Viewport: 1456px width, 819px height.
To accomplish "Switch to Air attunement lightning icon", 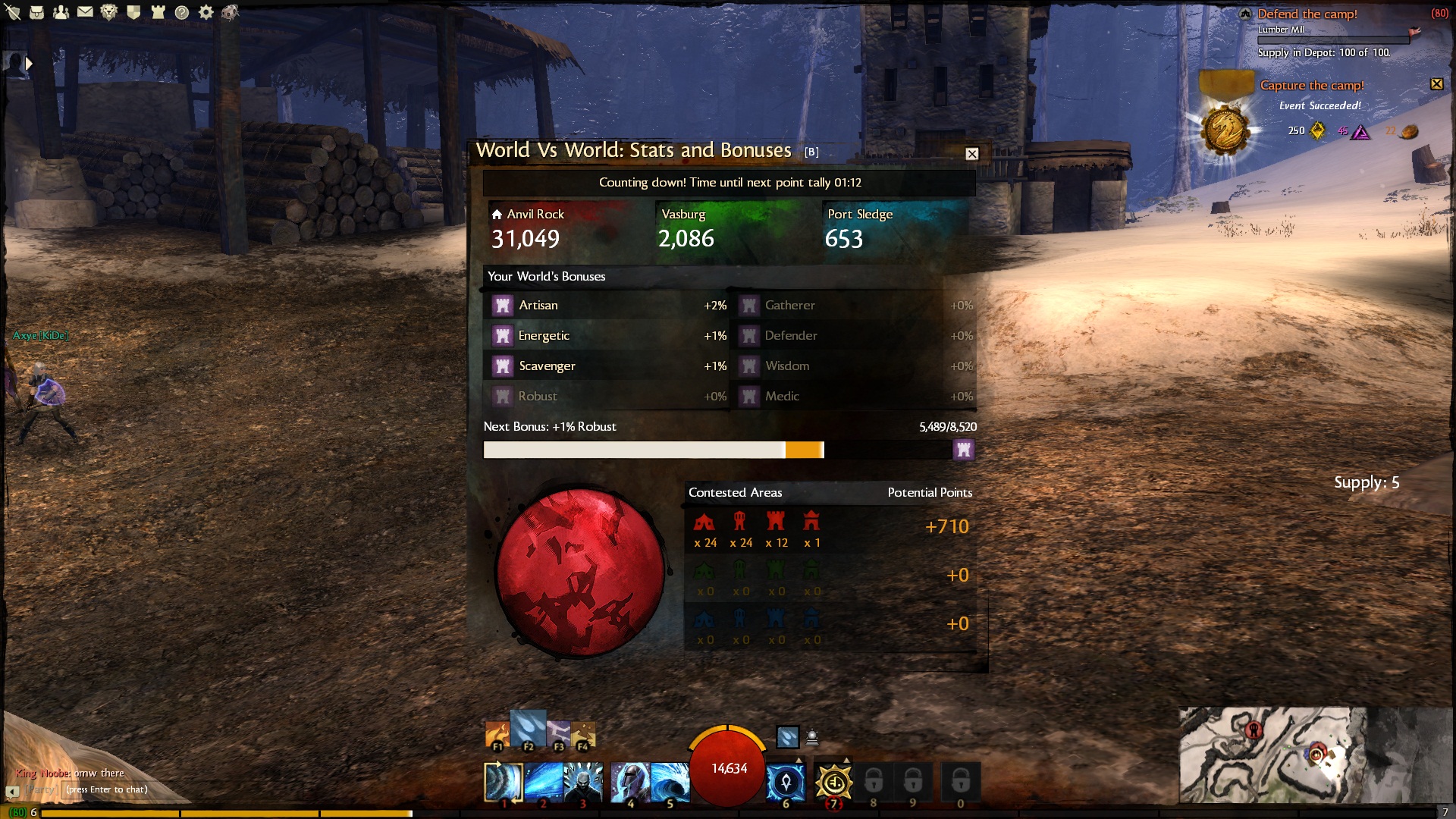I will pyautogui.click(x=558, y=733).
